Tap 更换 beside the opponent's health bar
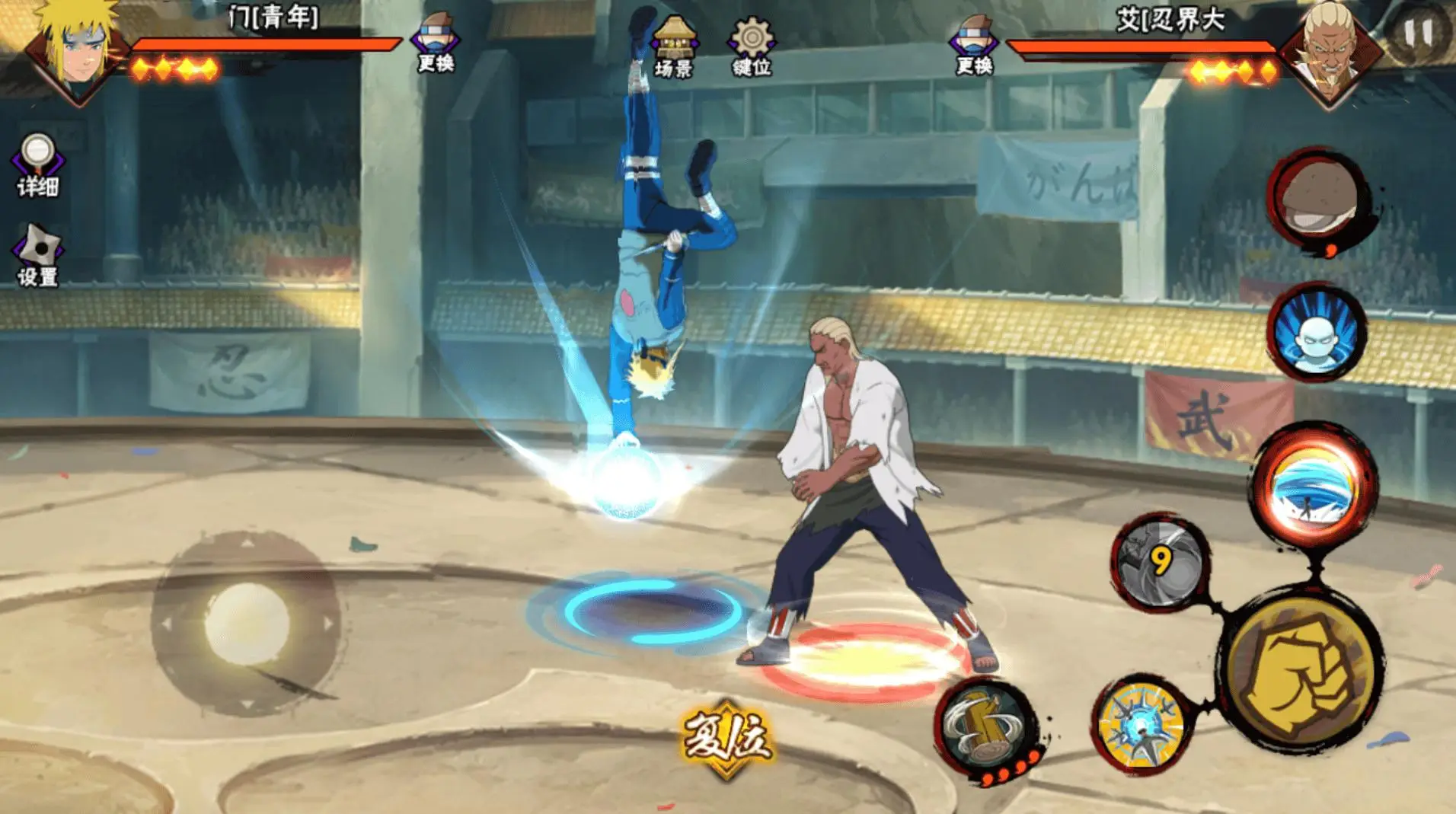1456x814 pixels. pos(974,46)
